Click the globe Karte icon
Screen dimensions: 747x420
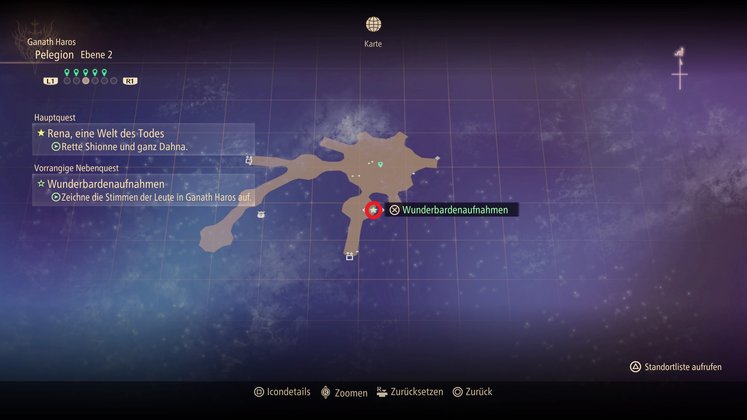point(373,24)
